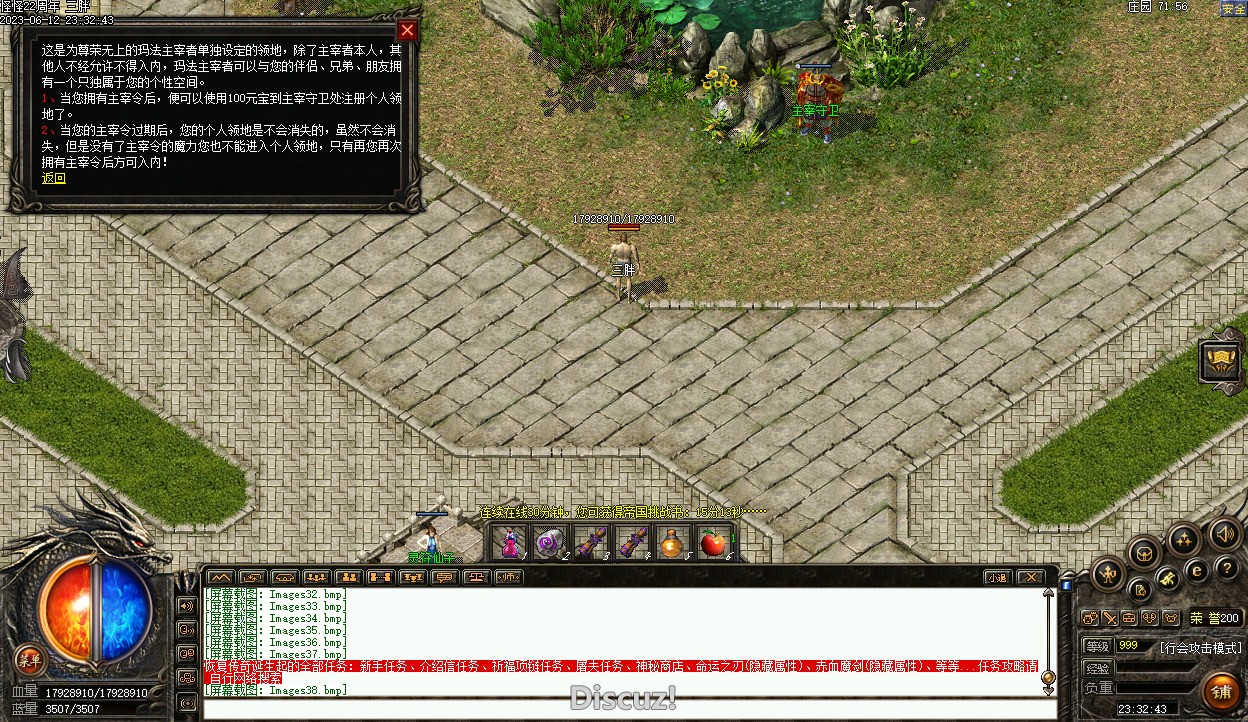The image size is (1248, 722).
Task: Open the bag with the chest icon
Action: [1145, 552]
